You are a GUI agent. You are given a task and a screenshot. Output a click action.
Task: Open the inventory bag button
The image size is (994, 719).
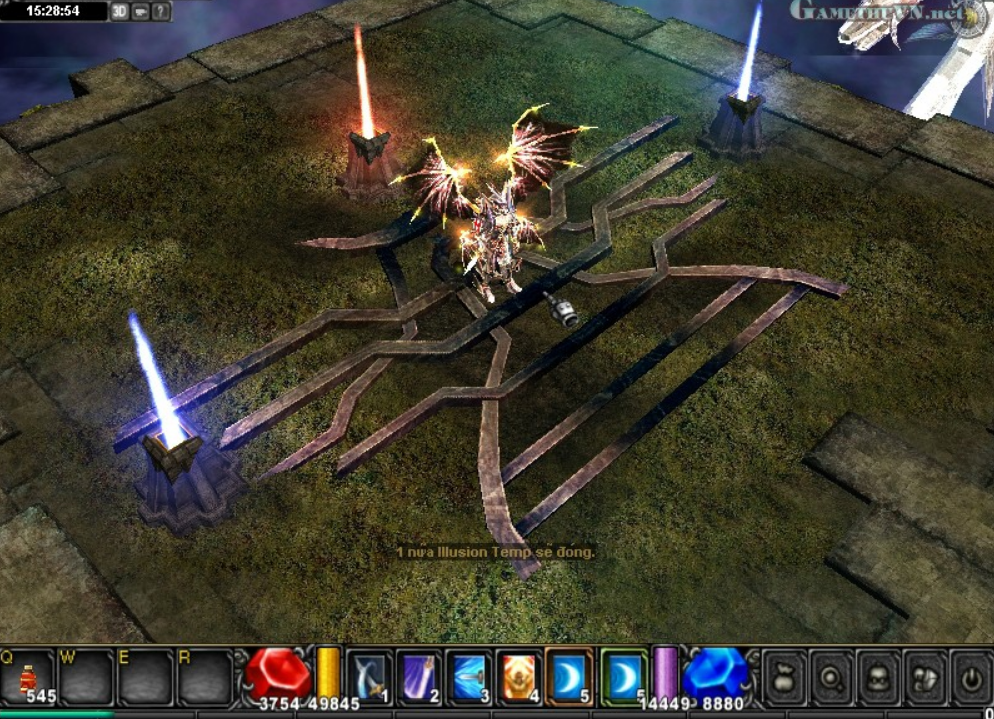785,678
